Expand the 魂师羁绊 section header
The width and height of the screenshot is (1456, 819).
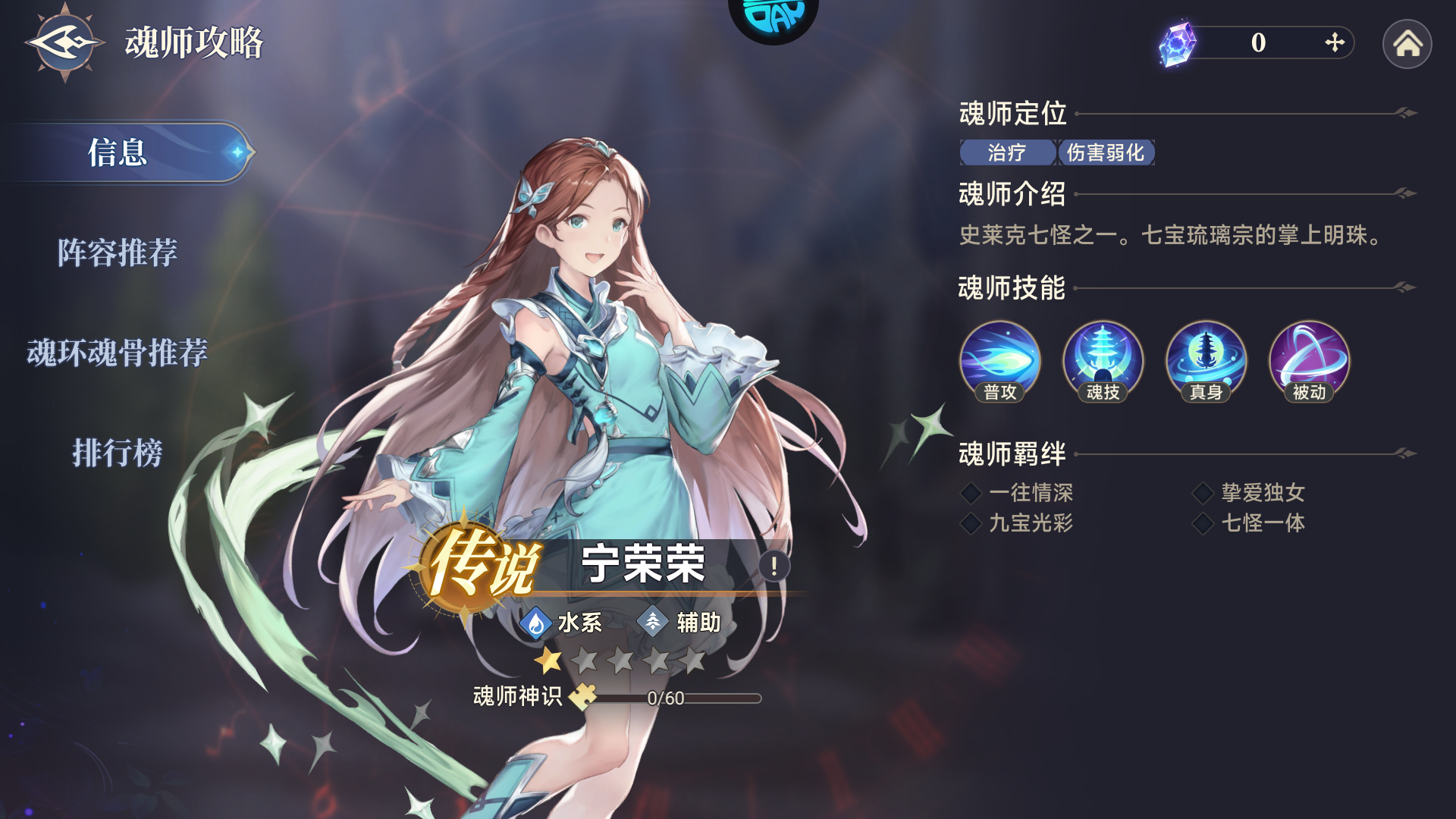[x=1011, y=453]
